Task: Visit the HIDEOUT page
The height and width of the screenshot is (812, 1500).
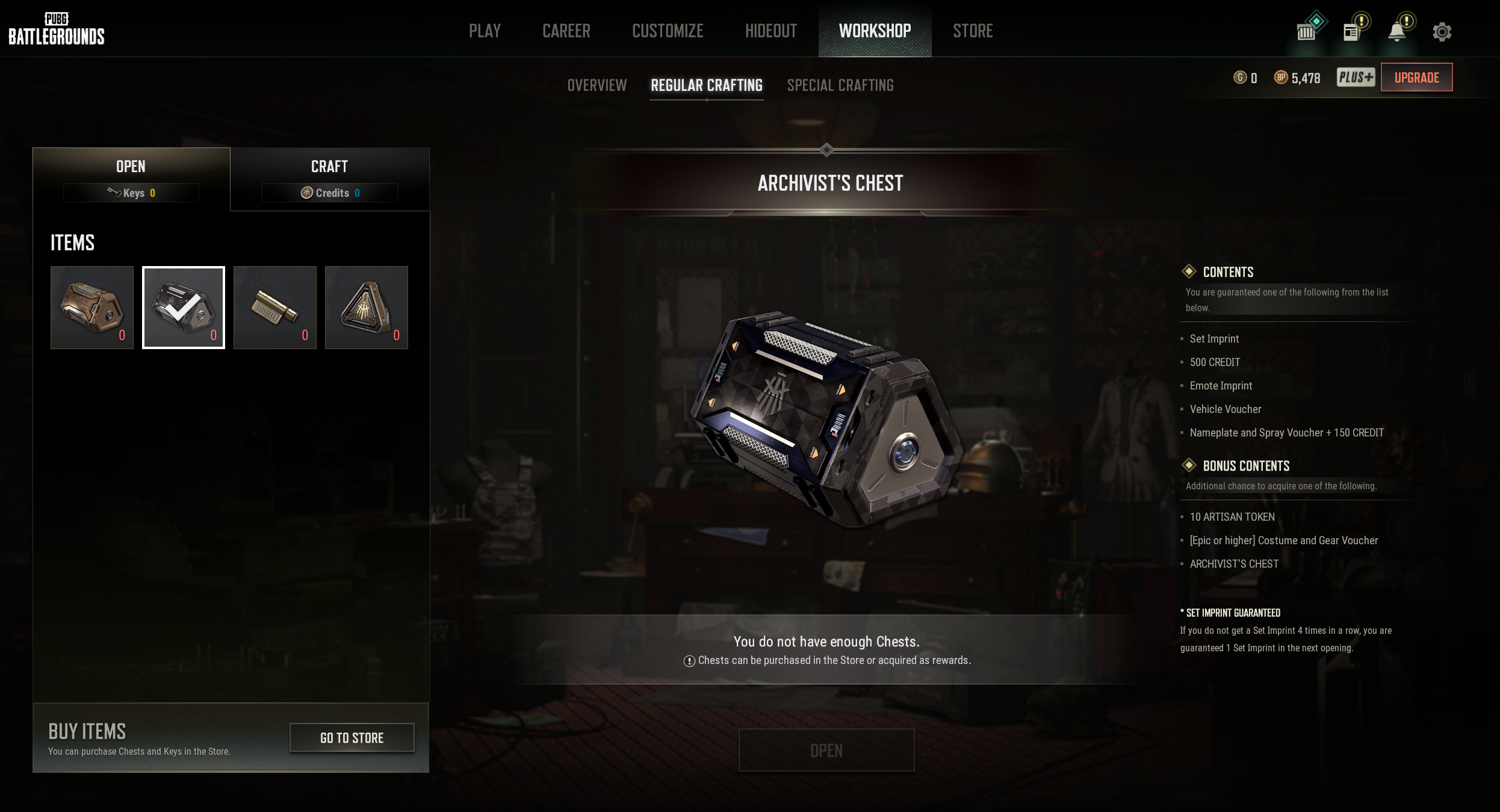Action: [x=770, y=31]
